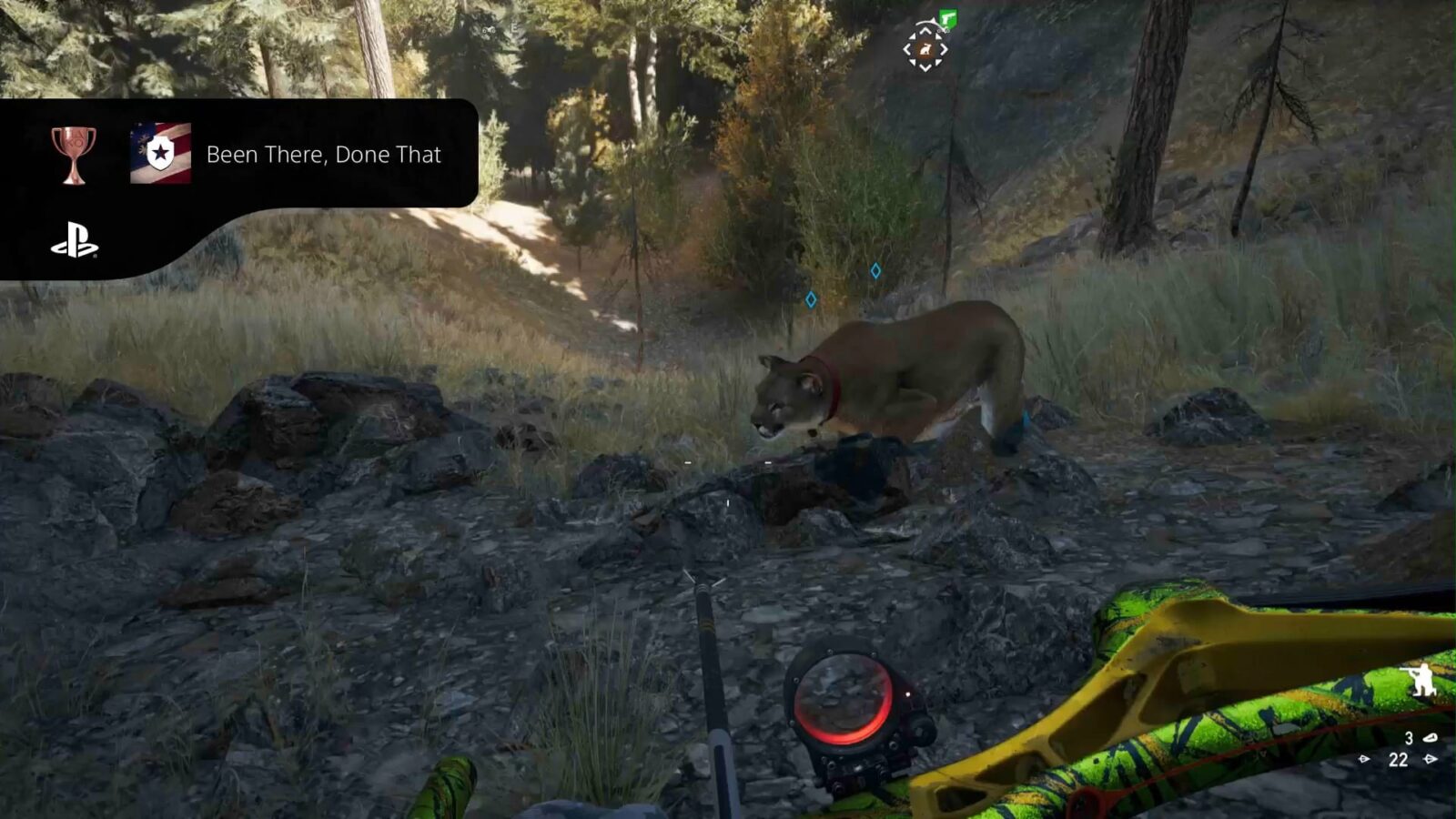
Task: Expand the right chevron of the selection wheel
Action: pyautogui.click(x=944, y=48)
